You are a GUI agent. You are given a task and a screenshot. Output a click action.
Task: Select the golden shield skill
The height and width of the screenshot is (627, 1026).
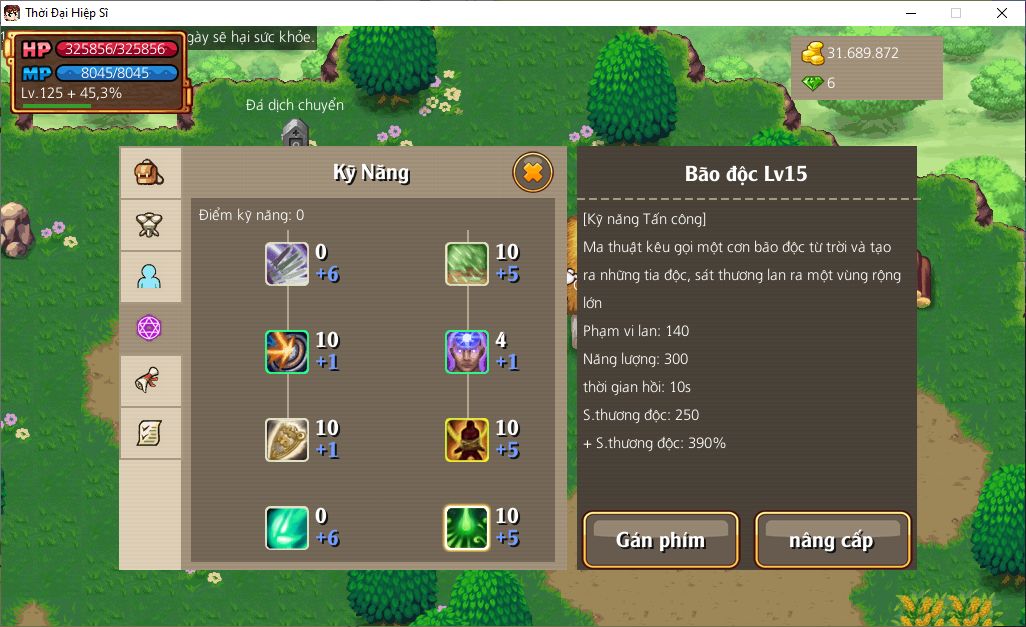click(x=287, y=440)
